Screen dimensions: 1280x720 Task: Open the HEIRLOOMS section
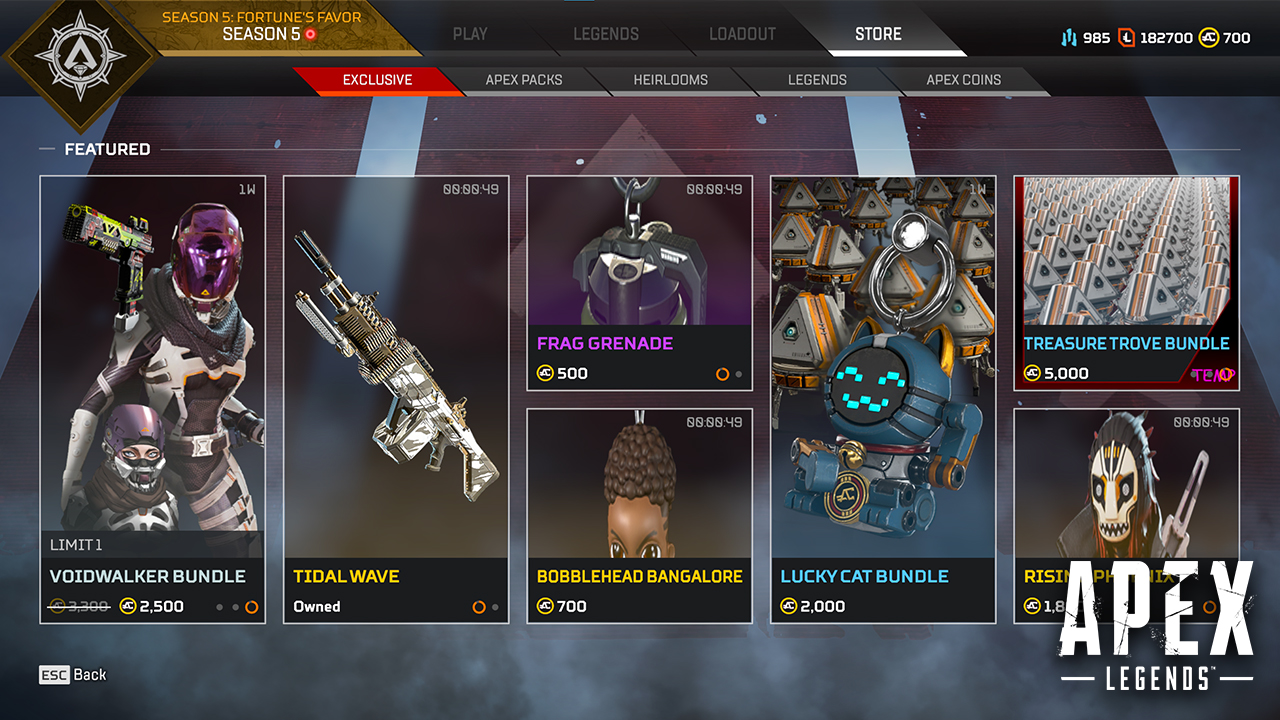669,80
